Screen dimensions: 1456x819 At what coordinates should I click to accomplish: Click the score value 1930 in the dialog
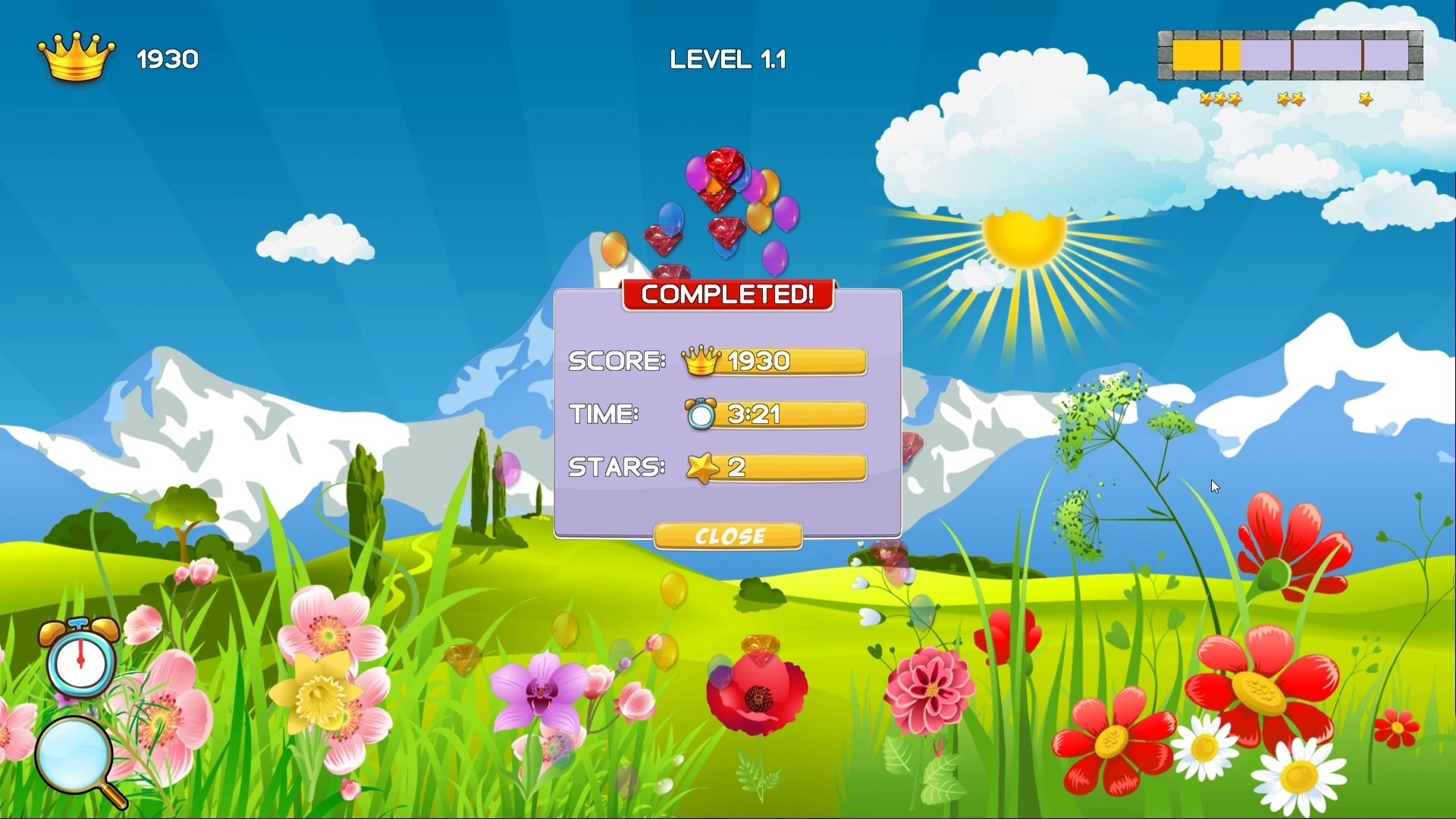(758, 361)
